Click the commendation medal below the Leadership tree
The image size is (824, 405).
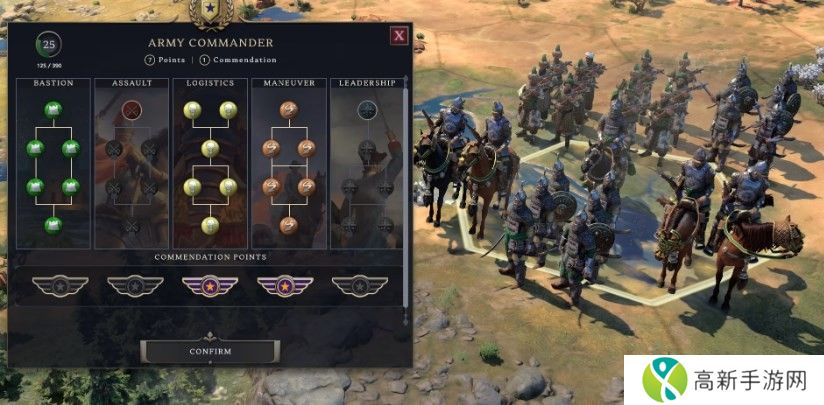pos(360,286)
